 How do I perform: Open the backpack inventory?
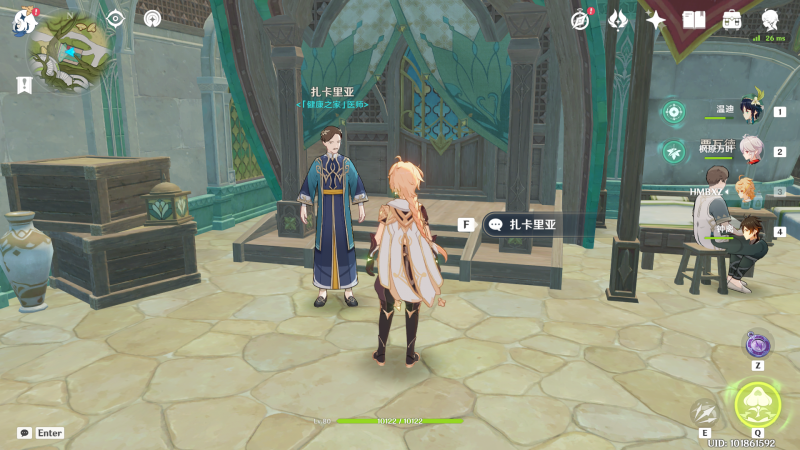point(732,19)
